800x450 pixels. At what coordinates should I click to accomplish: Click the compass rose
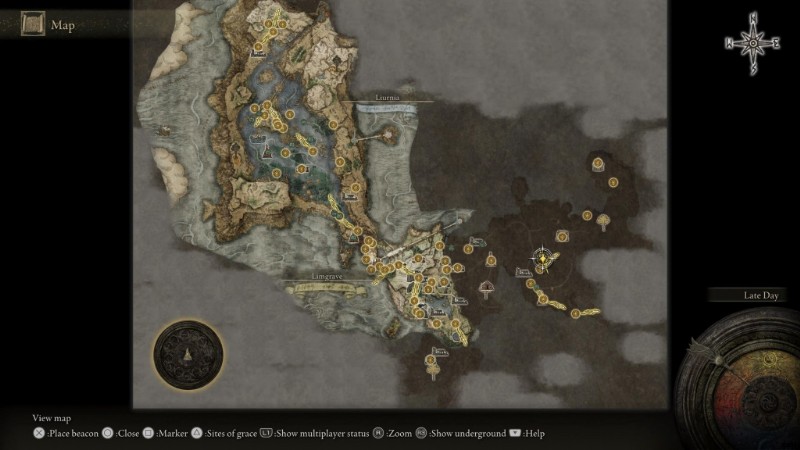[x=752, y=42]
